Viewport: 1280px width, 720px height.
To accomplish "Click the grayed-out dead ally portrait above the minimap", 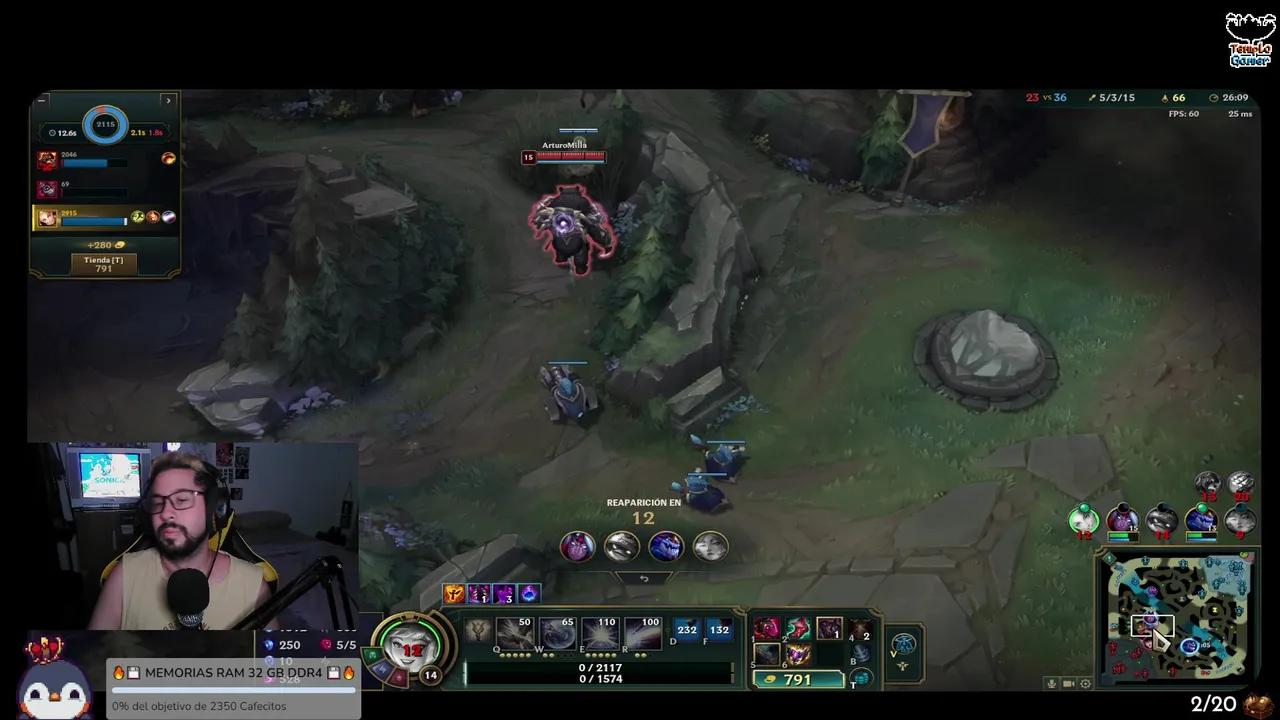I will pyautogui.click(x=1161, y=520).
